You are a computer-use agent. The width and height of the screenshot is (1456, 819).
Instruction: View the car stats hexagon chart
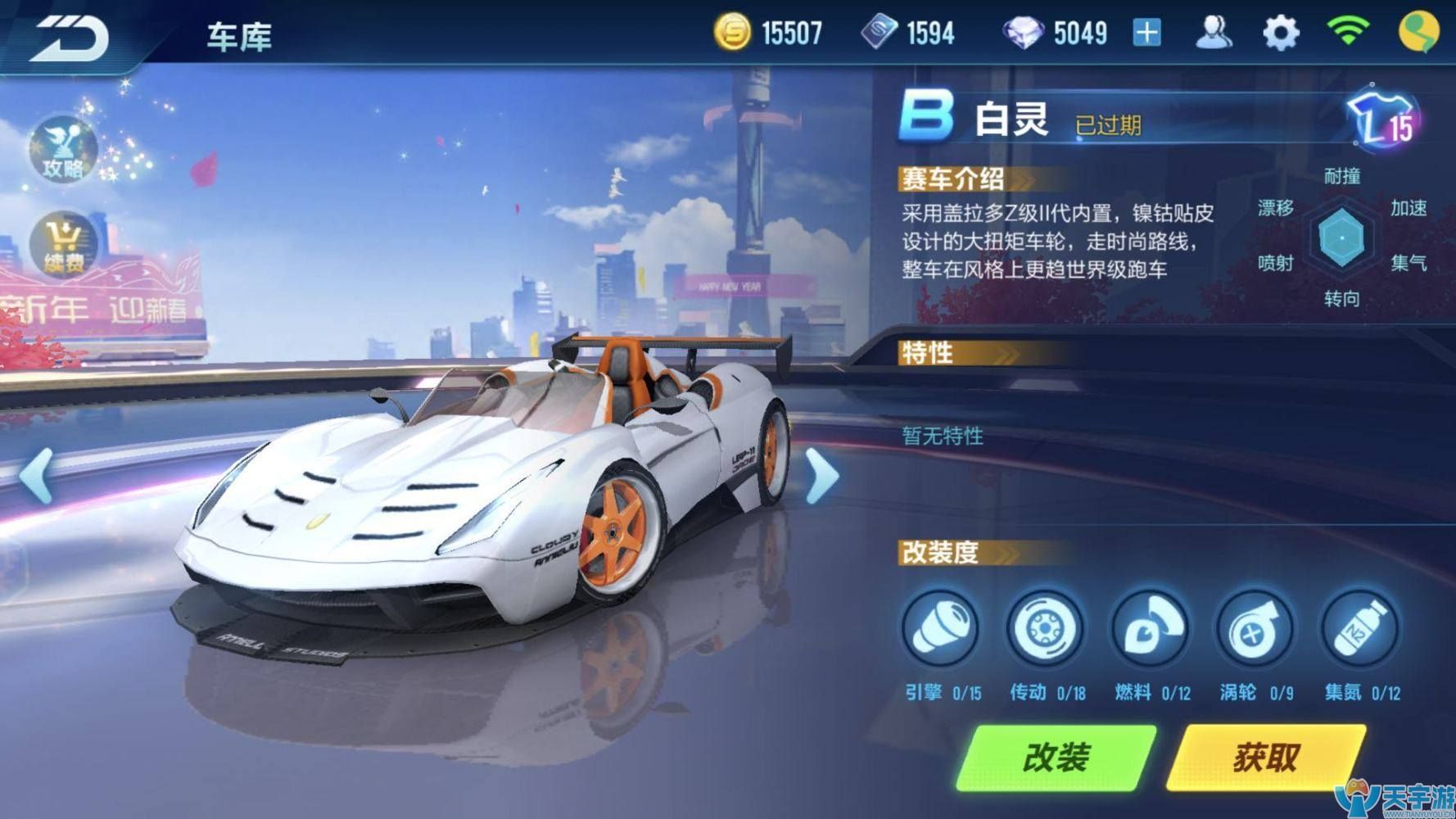click(x=1341, y=238)
